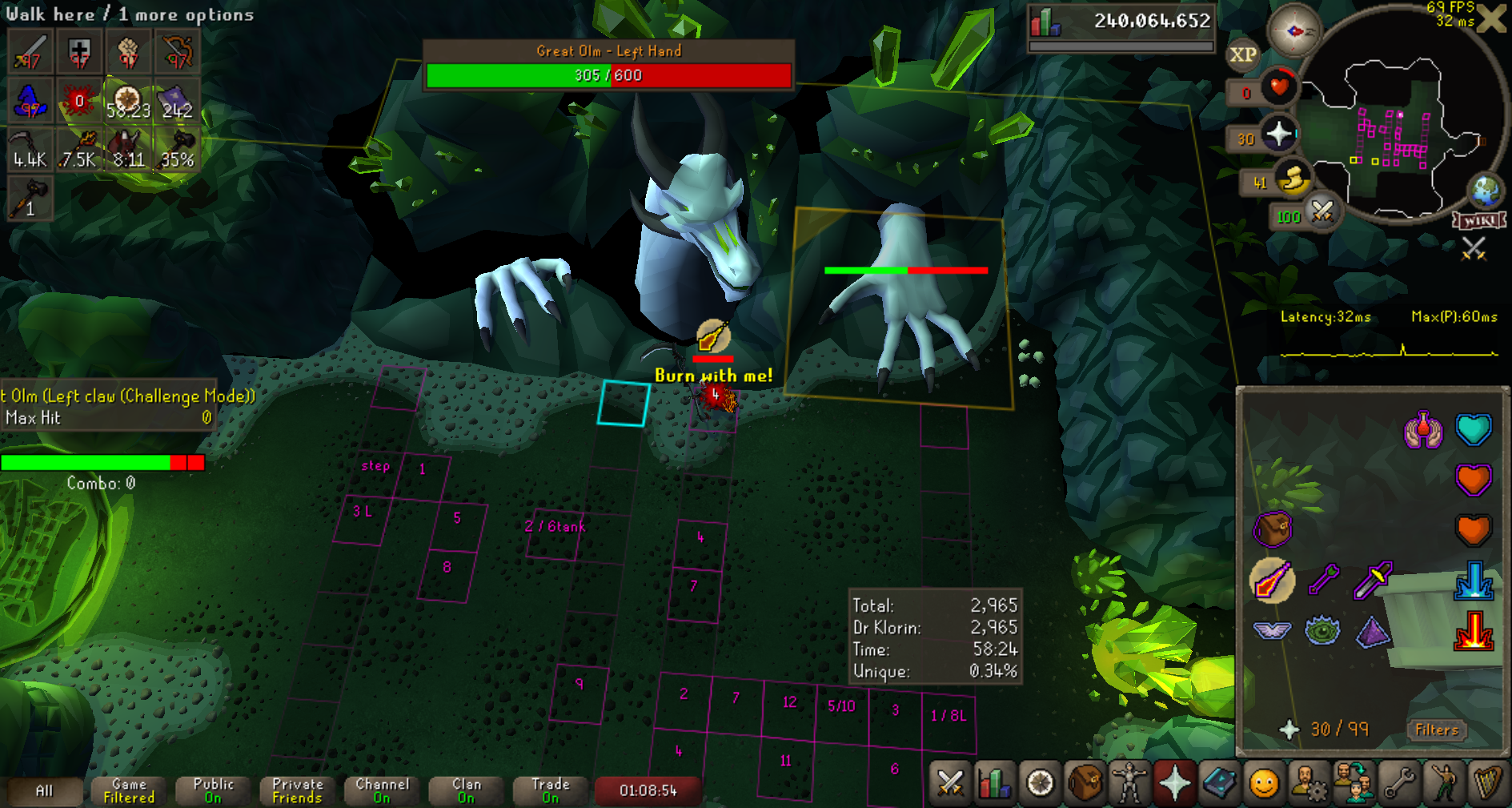Switch to the Skills tab
This screenshot has width=1512, height=808.
(994, 782)
